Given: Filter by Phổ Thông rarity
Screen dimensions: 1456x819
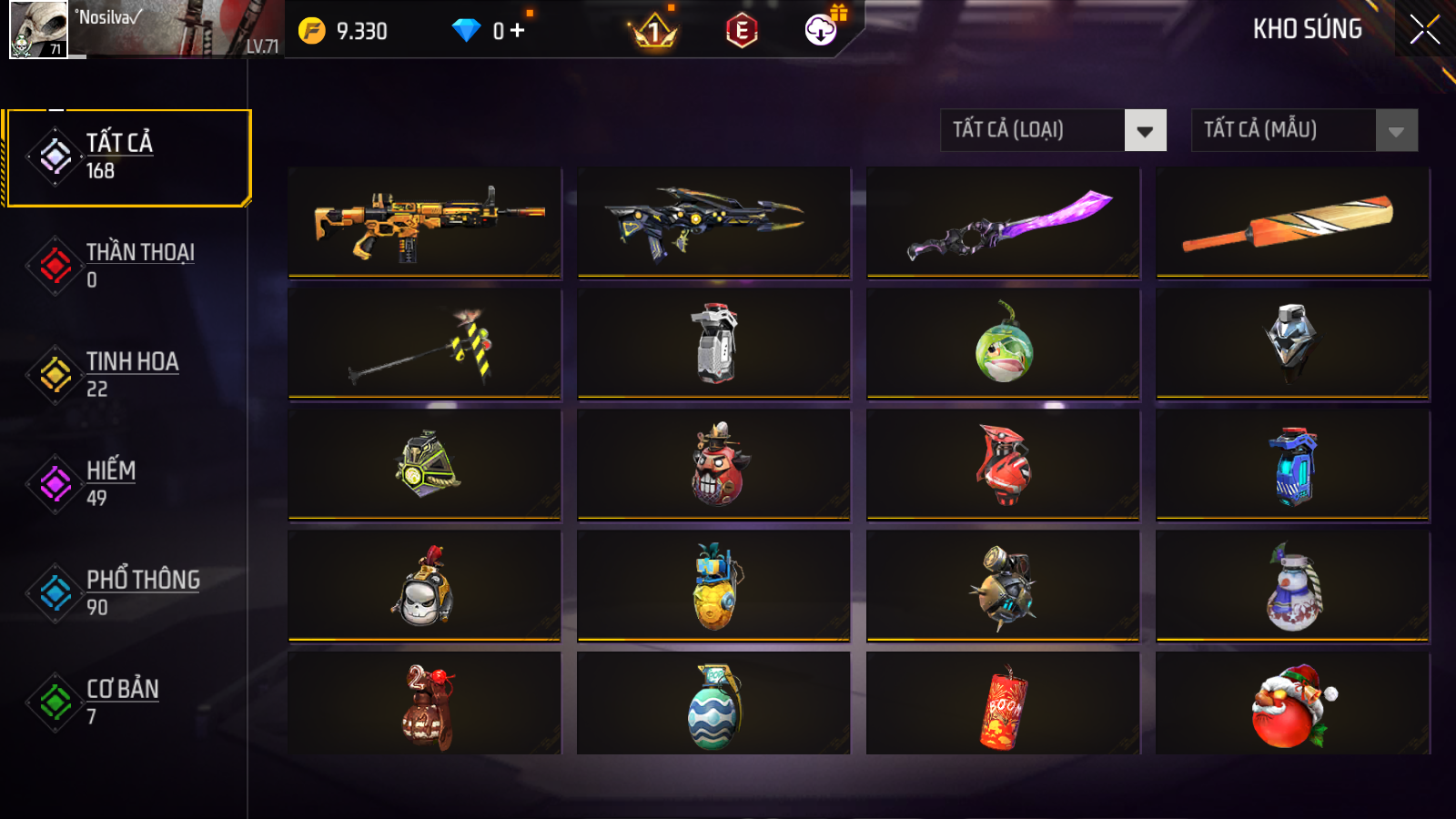Looking at the screenshot, I should 127,593.
